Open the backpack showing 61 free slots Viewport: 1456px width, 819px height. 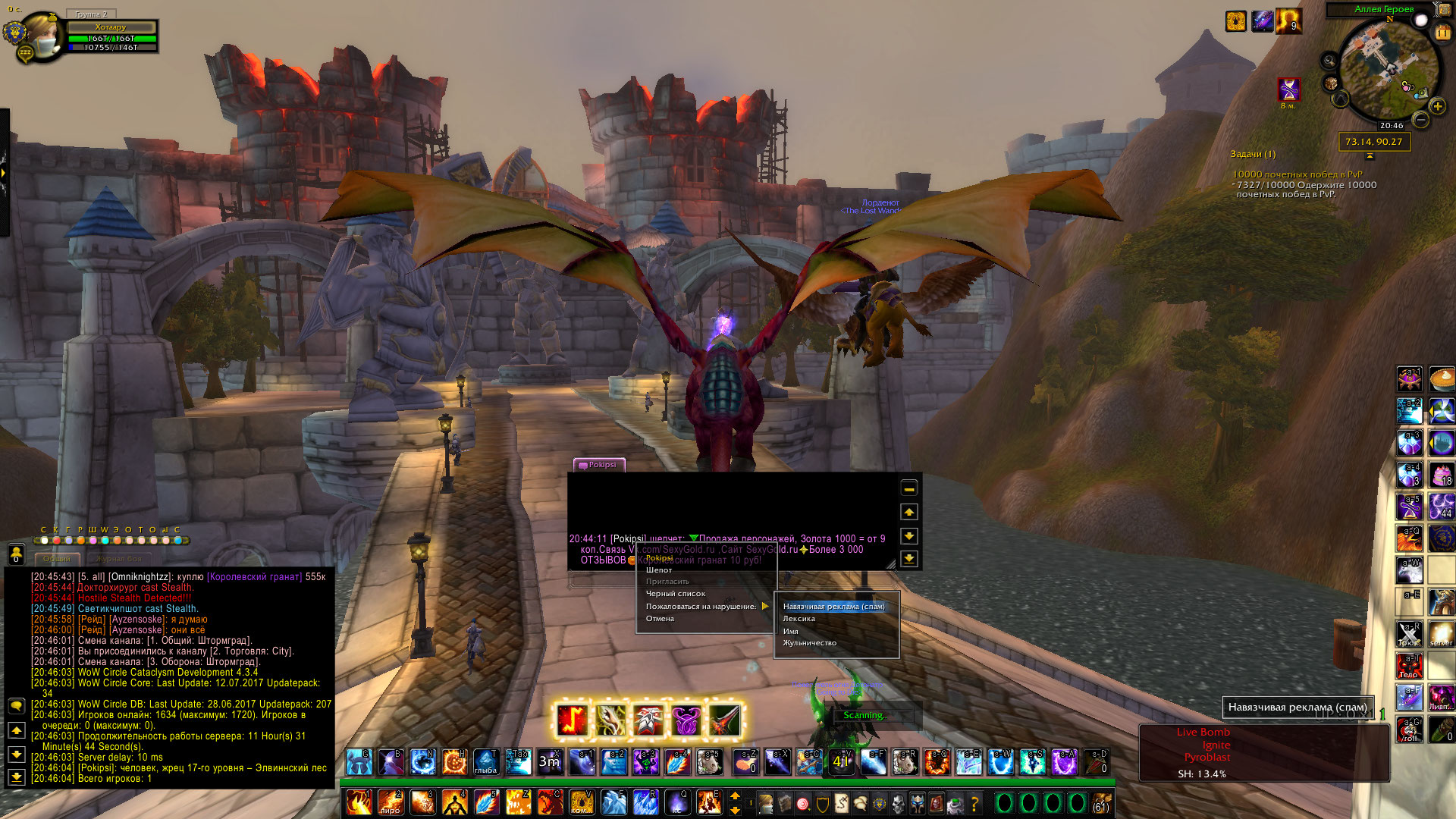click(1101, 802)
